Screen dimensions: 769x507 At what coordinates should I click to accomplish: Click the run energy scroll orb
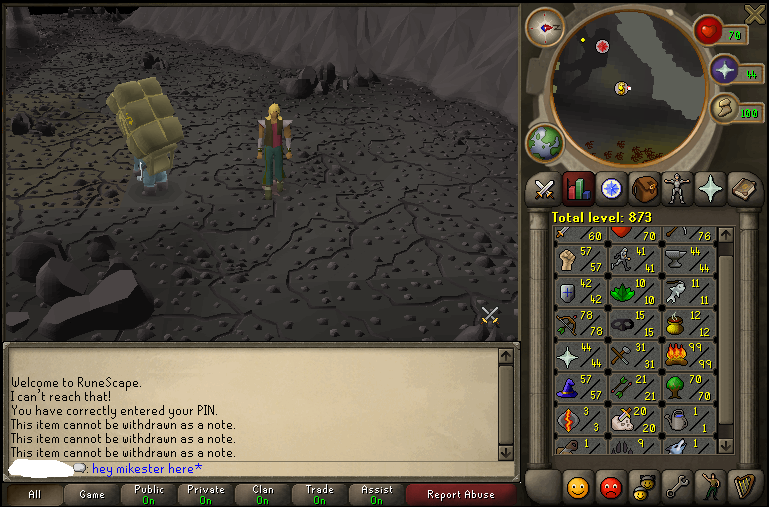click(x=724, y=108)
